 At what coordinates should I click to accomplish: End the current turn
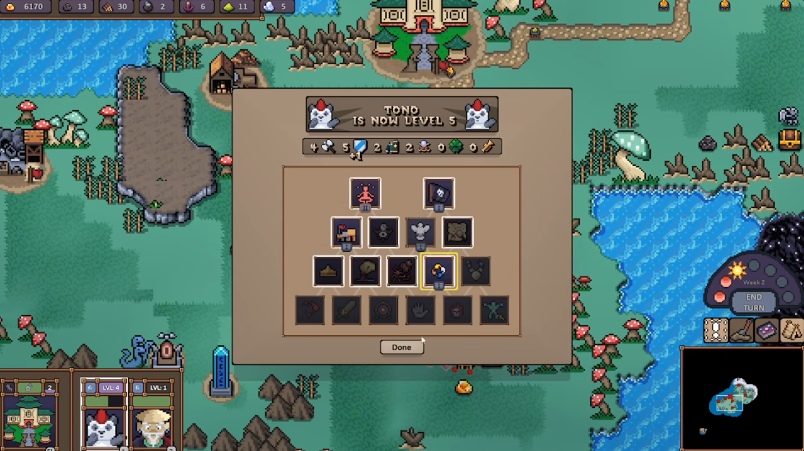click(x=753, y=302)
